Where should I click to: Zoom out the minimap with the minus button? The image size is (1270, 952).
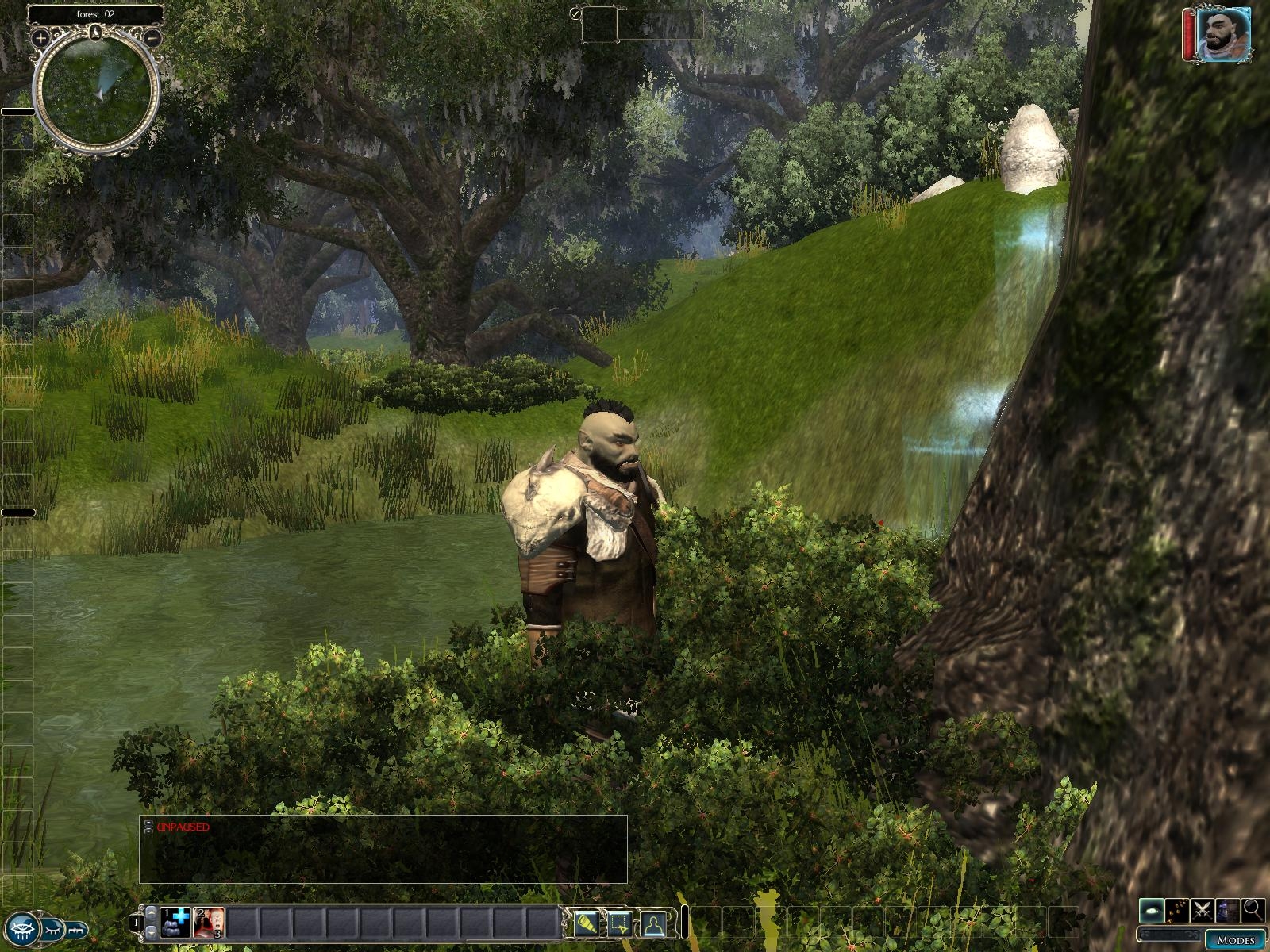(154, 37)
